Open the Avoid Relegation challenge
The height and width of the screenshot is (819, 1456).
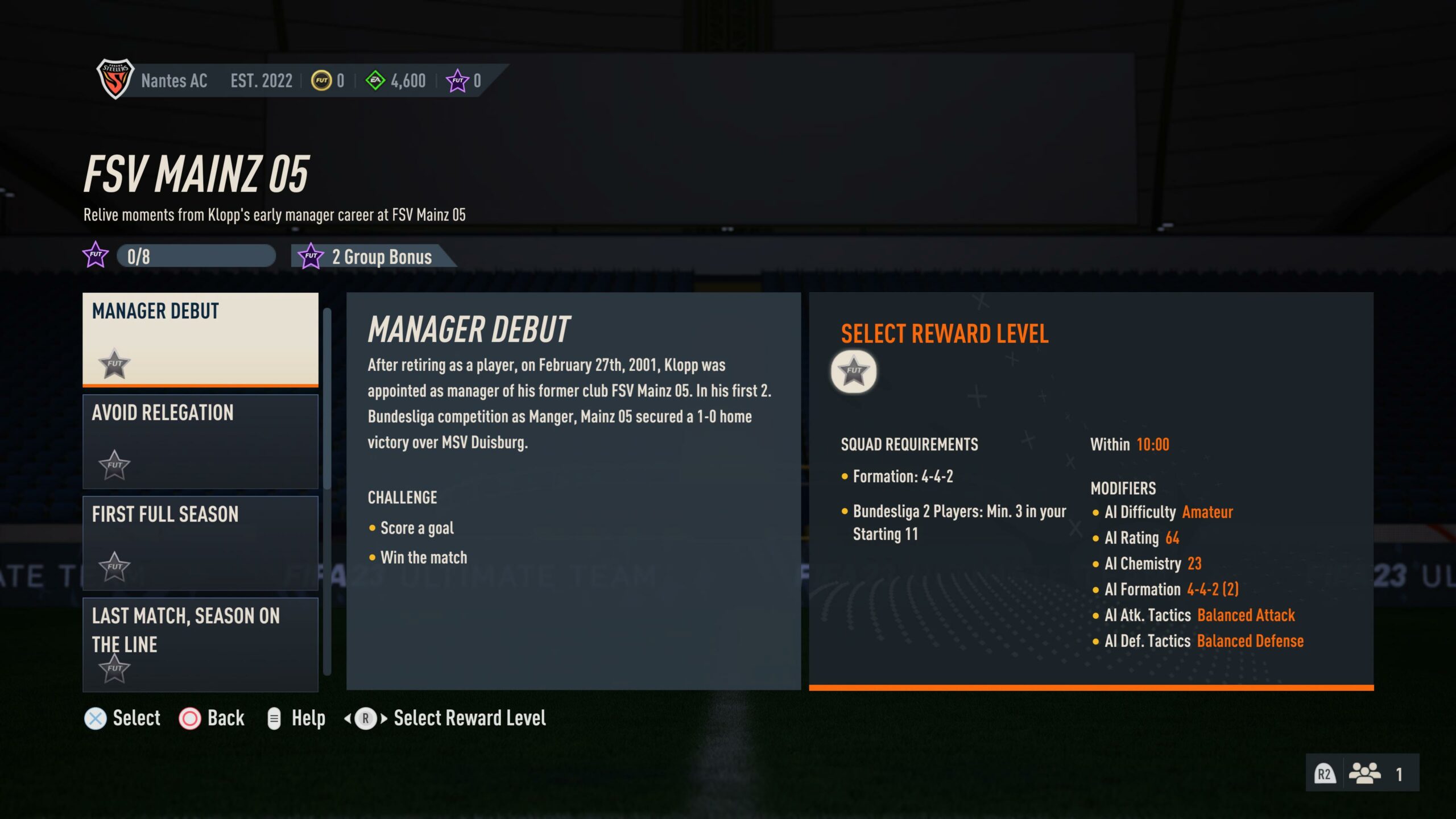click(x=200, y=441)
